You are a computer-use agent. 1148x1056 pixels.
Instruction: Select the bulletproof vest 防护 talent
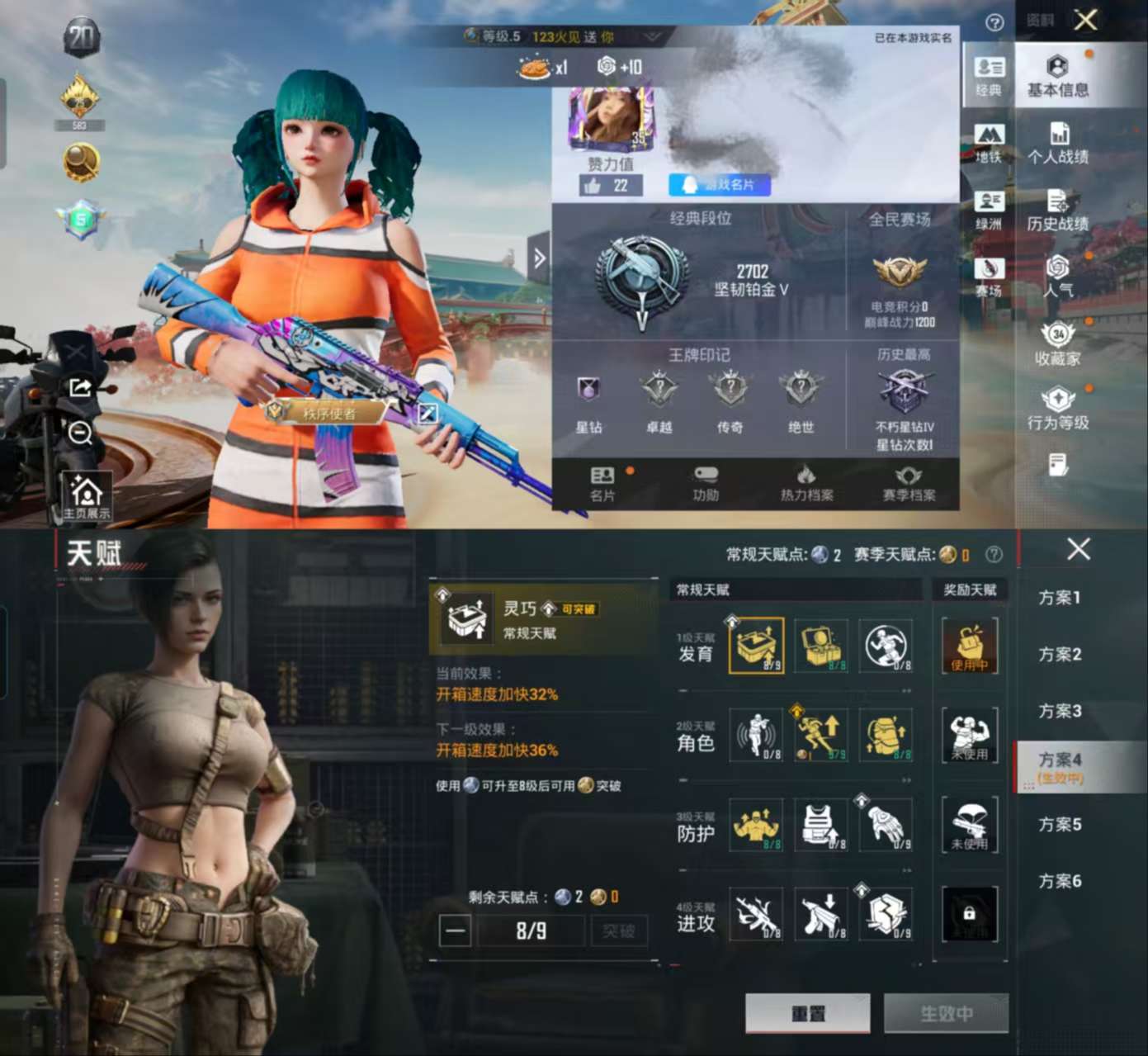click(821, 824)
